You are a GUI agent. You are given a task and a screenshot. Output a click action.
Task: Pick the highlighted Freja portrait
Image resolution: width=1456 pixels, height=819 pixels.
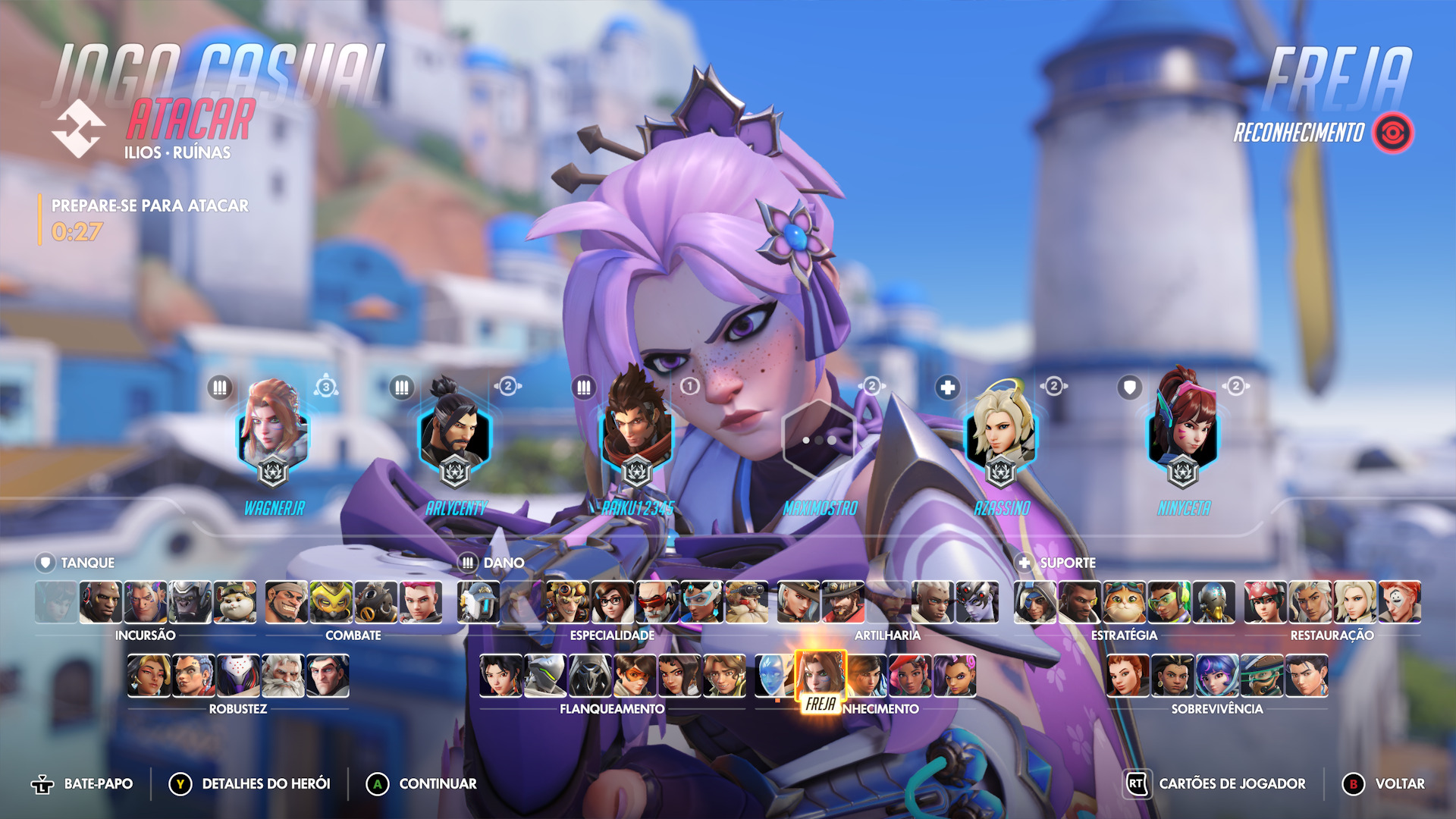tap(821, 675)
